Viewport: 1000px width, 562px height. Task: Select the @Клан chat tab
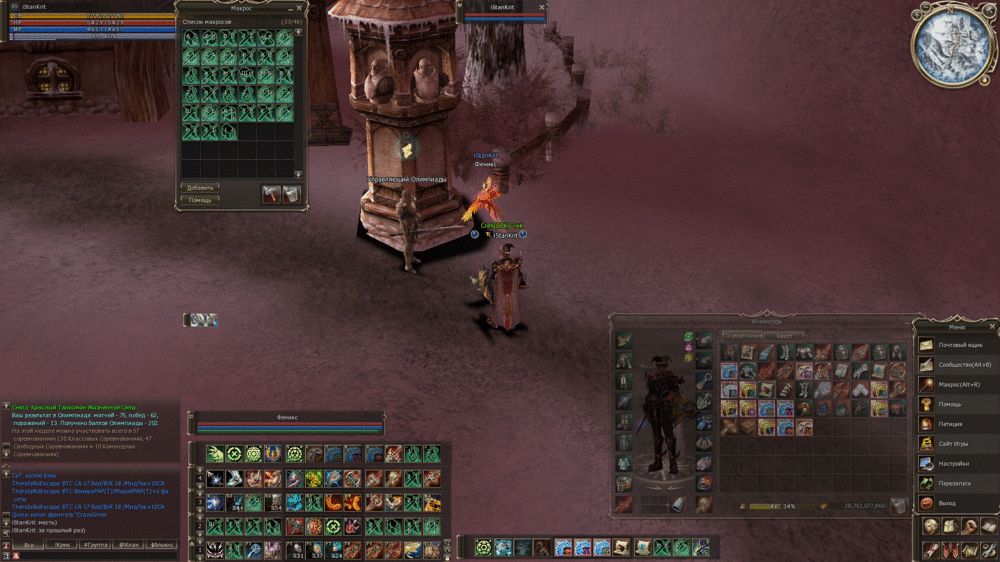click(x=129, y=545)
